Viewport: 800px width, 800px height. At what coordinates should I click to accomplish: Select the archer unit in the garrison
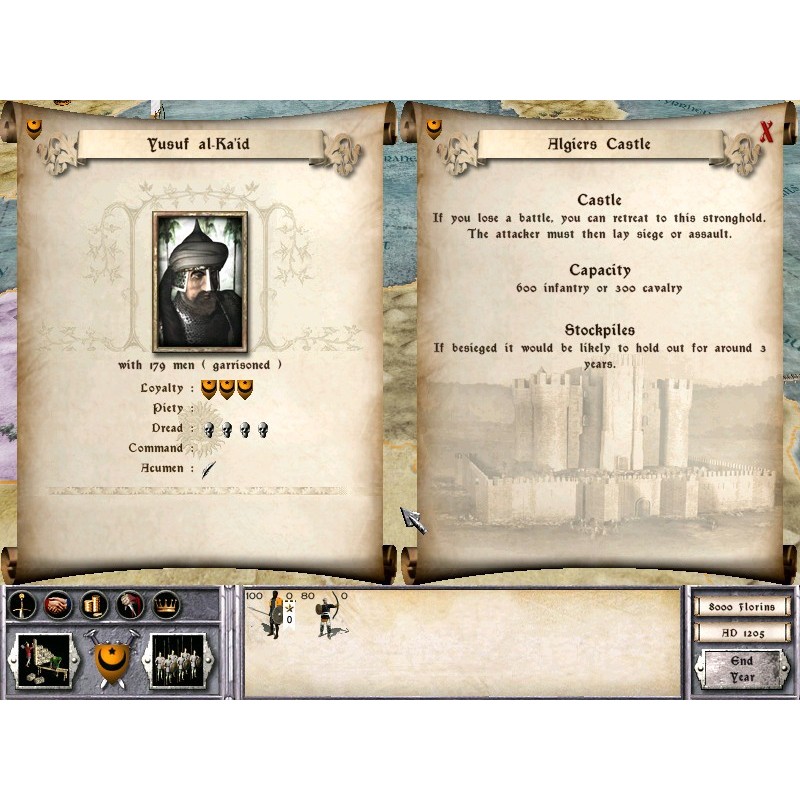coord(327,616)
